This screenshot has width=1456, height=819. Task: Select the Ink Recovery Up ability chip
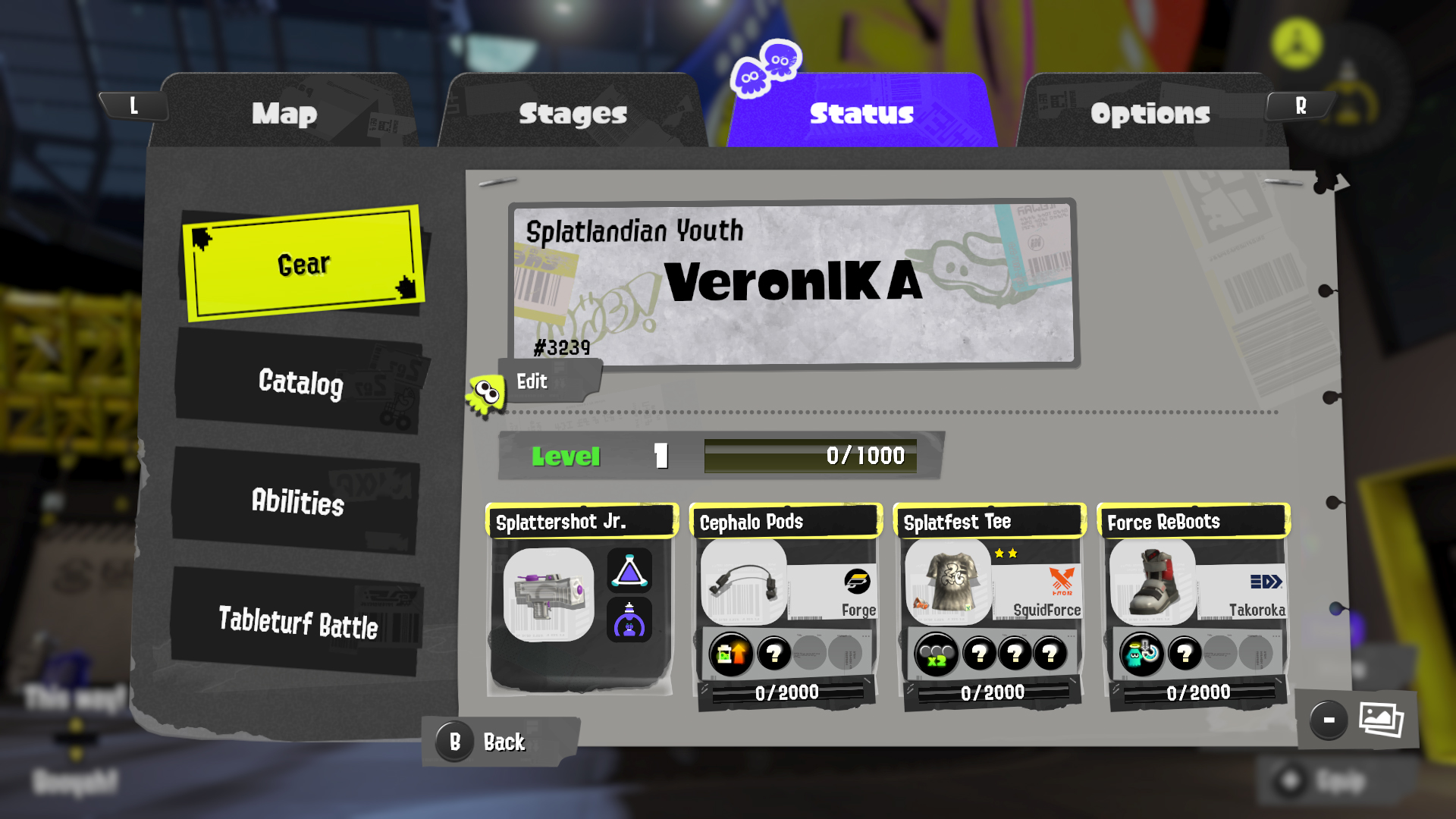729,653
